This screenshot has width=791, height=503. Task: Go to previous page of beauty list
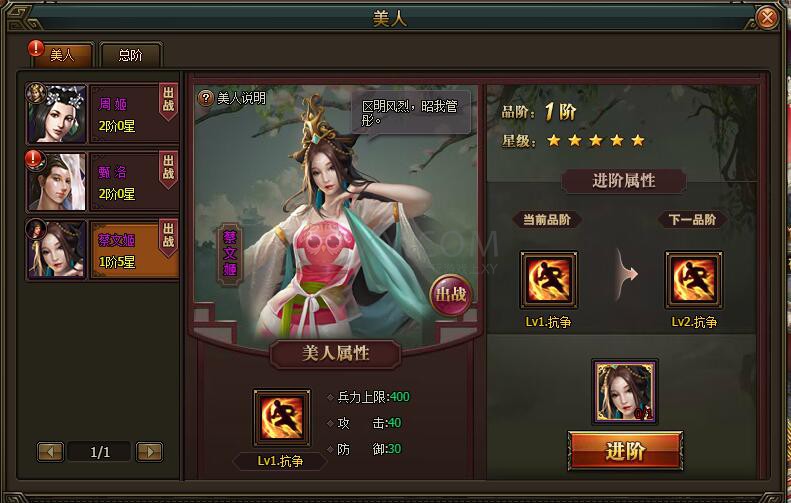click(x=50, y=452)
